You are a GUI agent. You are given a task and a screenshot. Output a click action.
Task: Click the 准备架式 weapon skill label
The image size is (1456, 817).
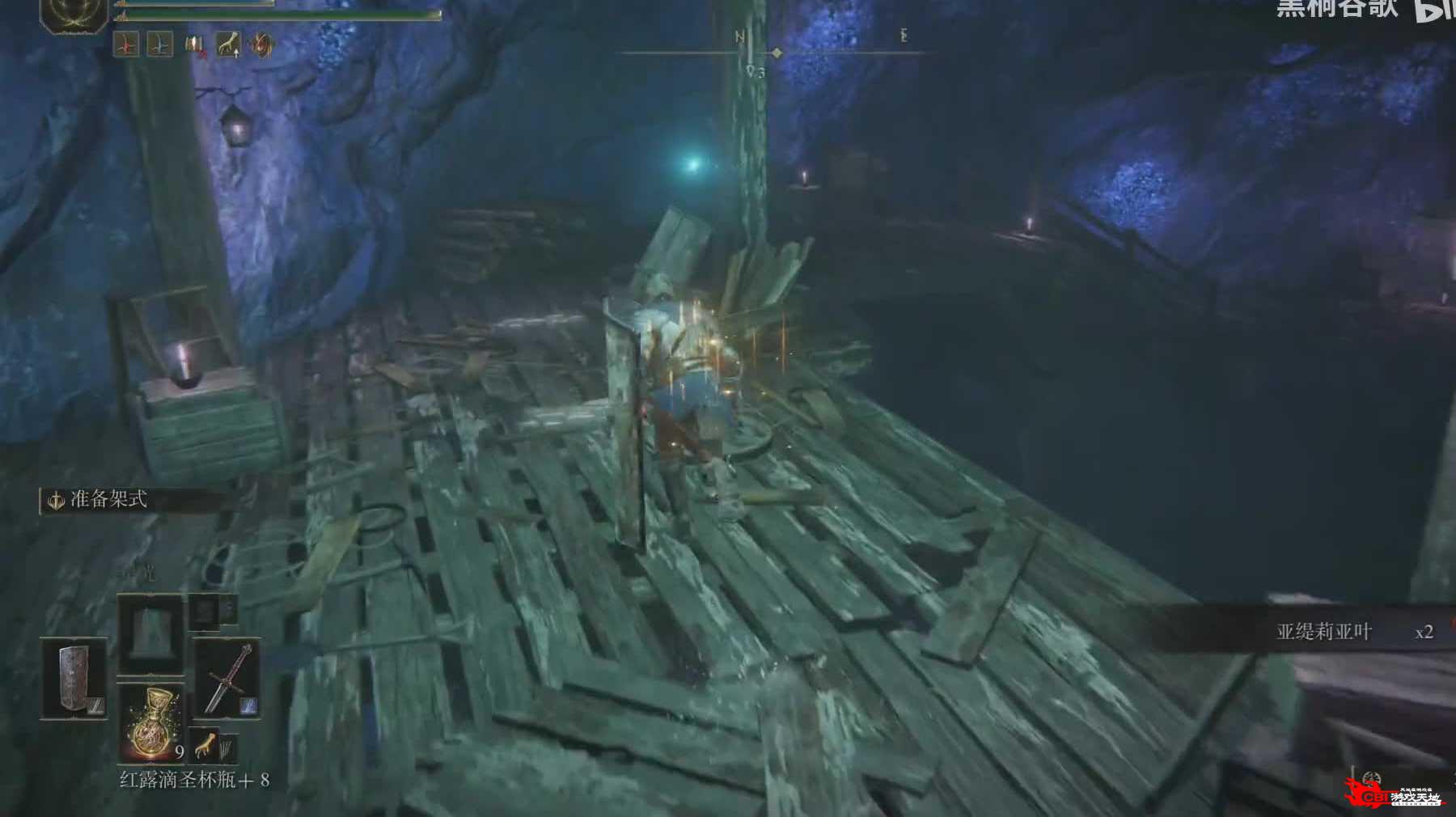point(108,500)
